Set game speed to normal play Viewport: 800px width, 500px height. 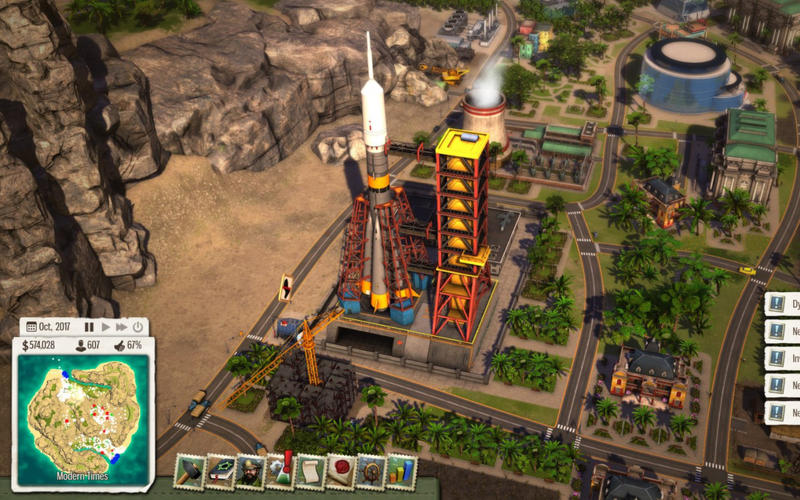(105, 327)
